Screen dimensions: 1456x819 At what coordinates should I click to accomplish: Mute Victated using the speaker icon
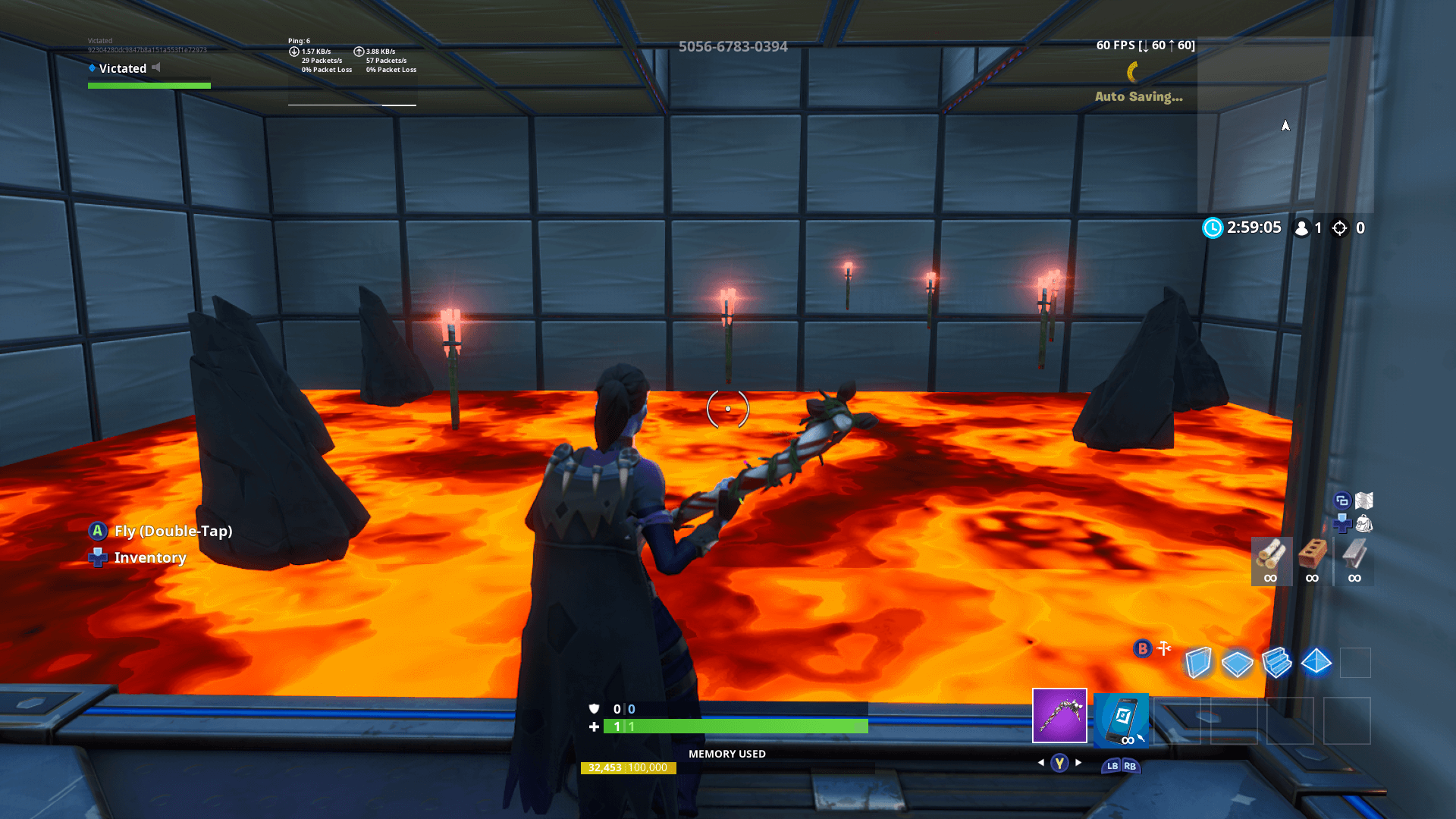(156, 67)
